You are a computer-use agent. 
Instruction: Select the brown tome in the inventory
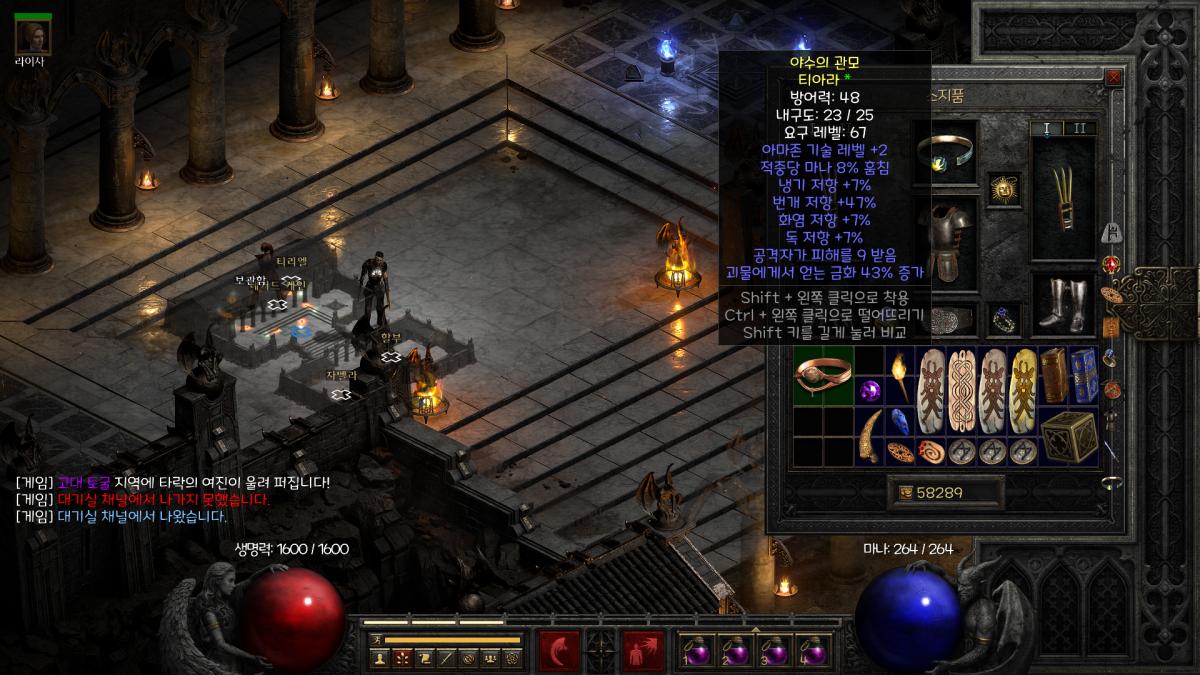(1053, 376)
